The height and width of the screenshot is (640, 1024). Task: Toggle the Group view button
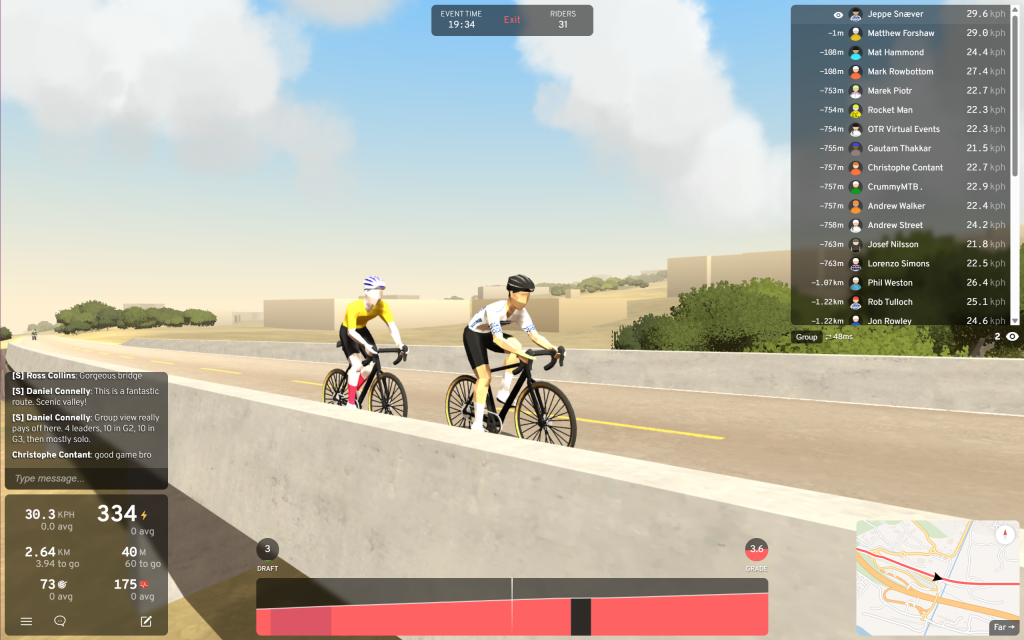(806, 337)
